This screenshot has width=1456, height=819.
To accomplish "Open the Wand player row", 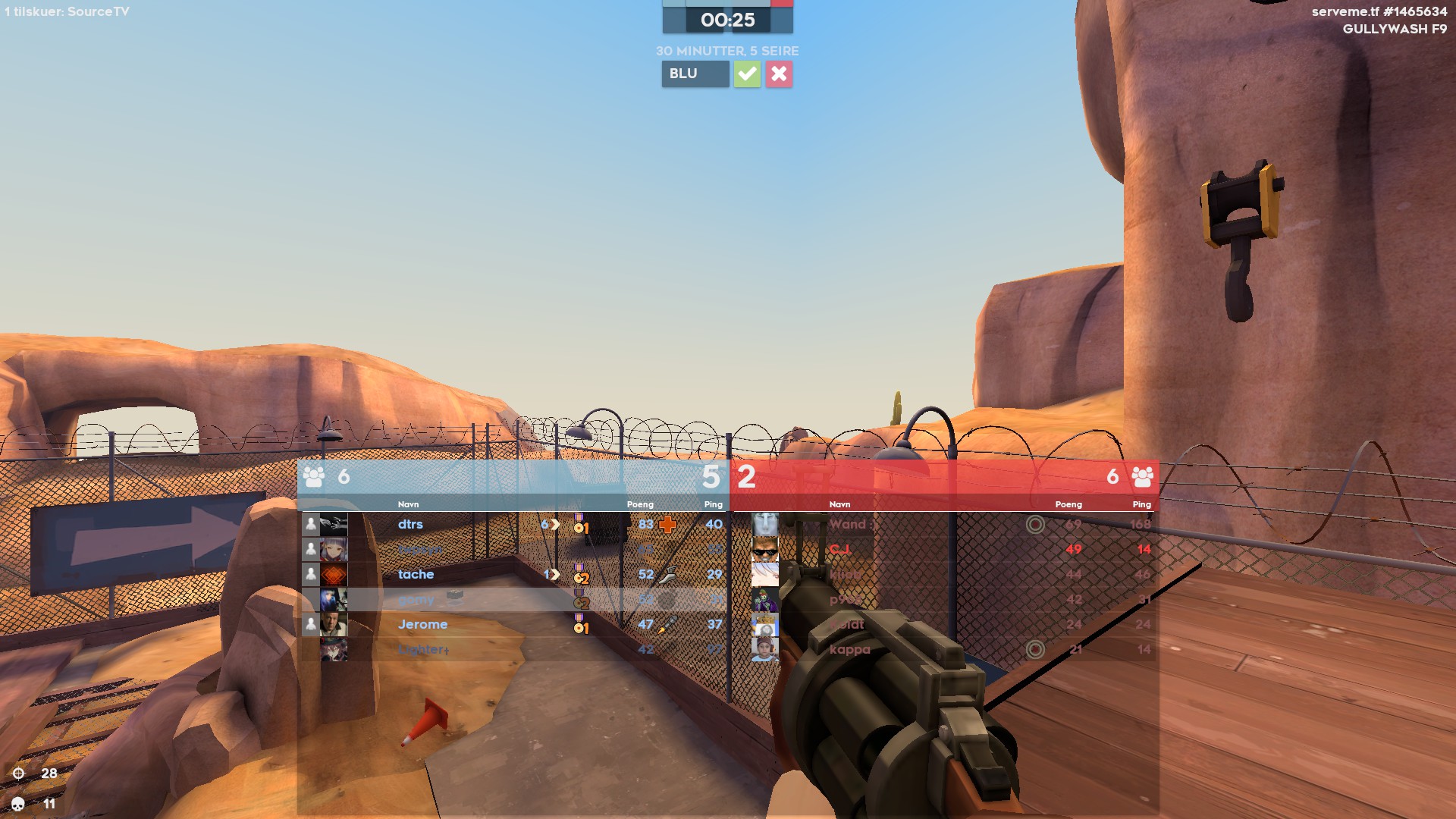I will pyautogui.click(x=848, y=524).
